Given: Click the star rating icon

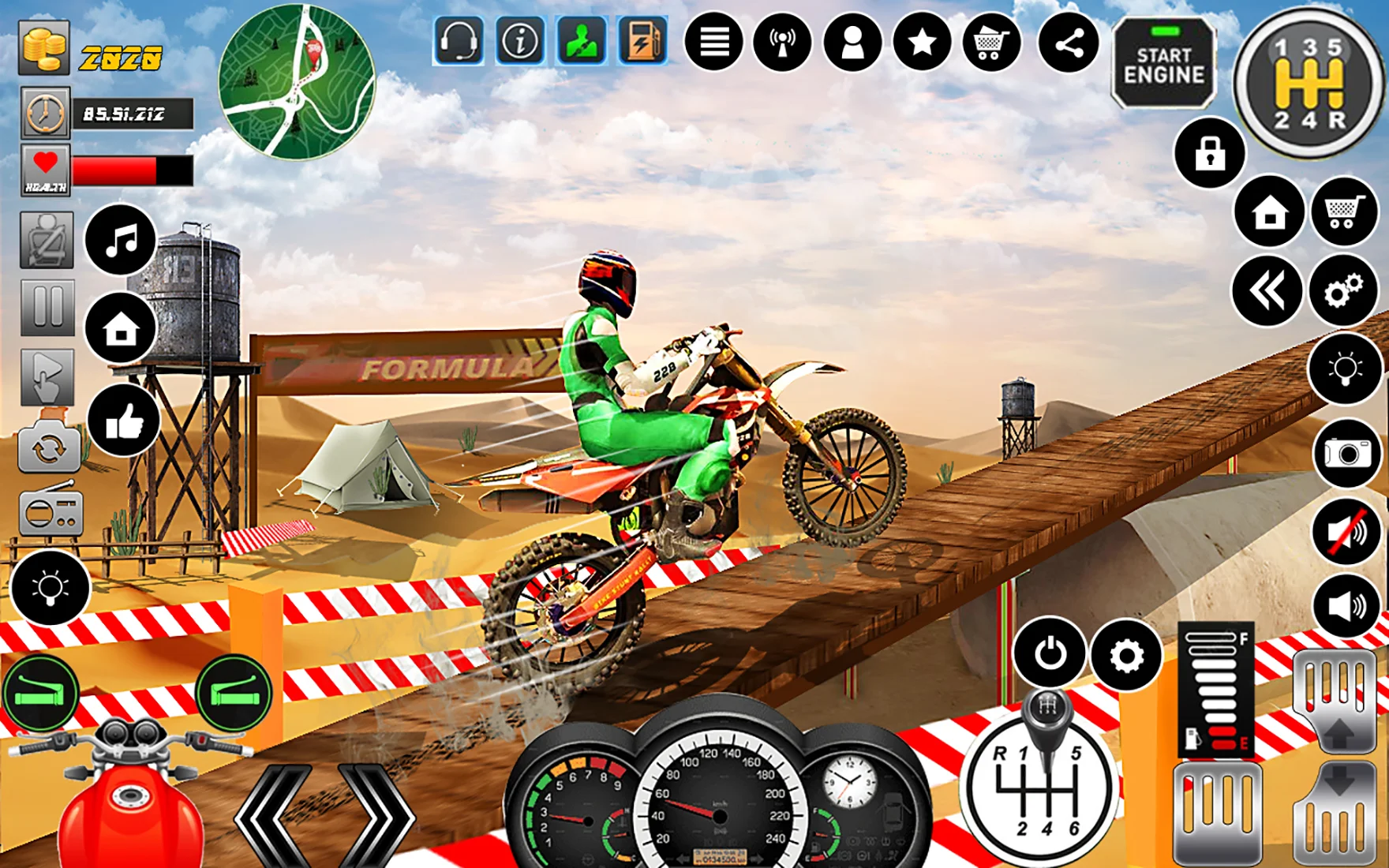Looking at the screenshot, I should [x=922, y=43].
